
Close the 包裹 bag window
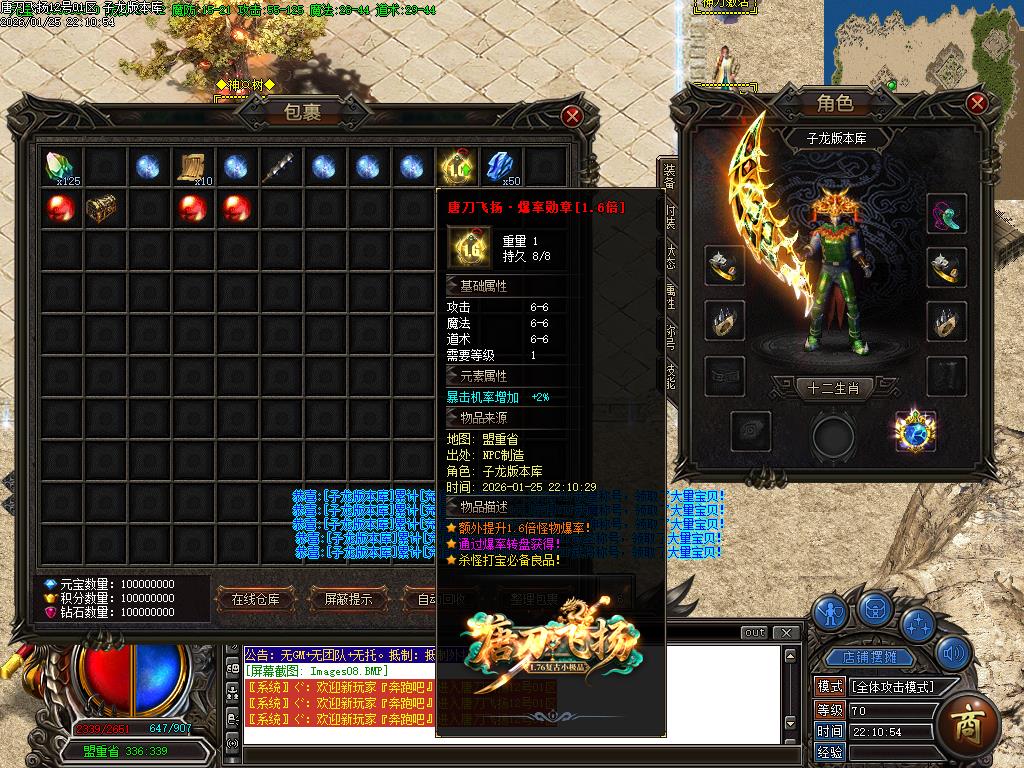point(572,116)
